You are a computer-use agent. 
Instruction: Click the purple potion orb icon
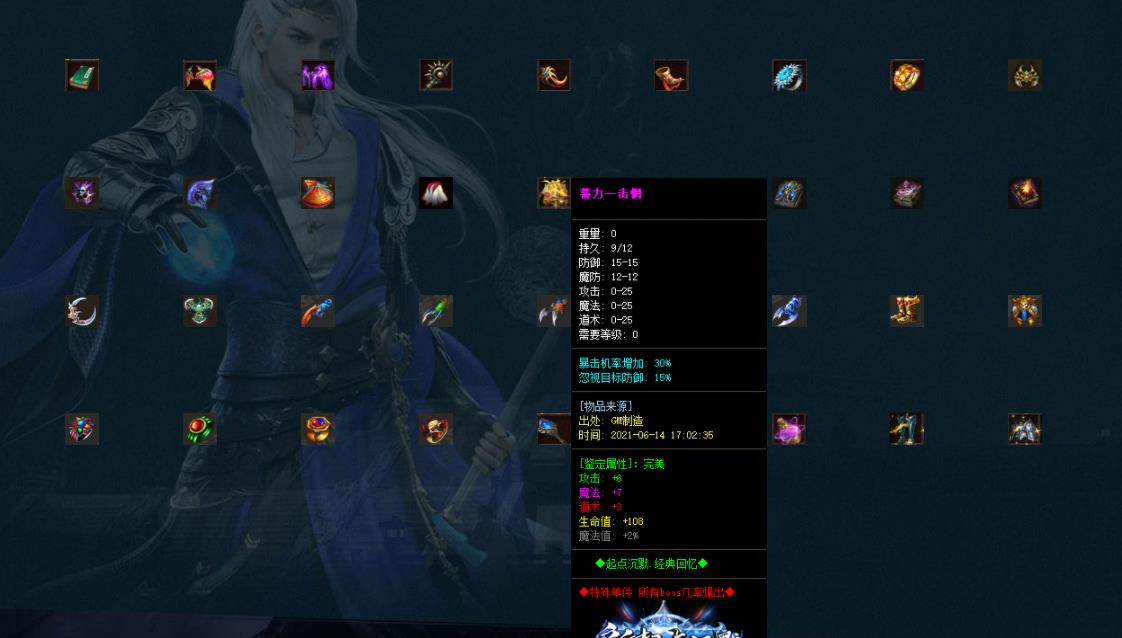click(789, 429)
